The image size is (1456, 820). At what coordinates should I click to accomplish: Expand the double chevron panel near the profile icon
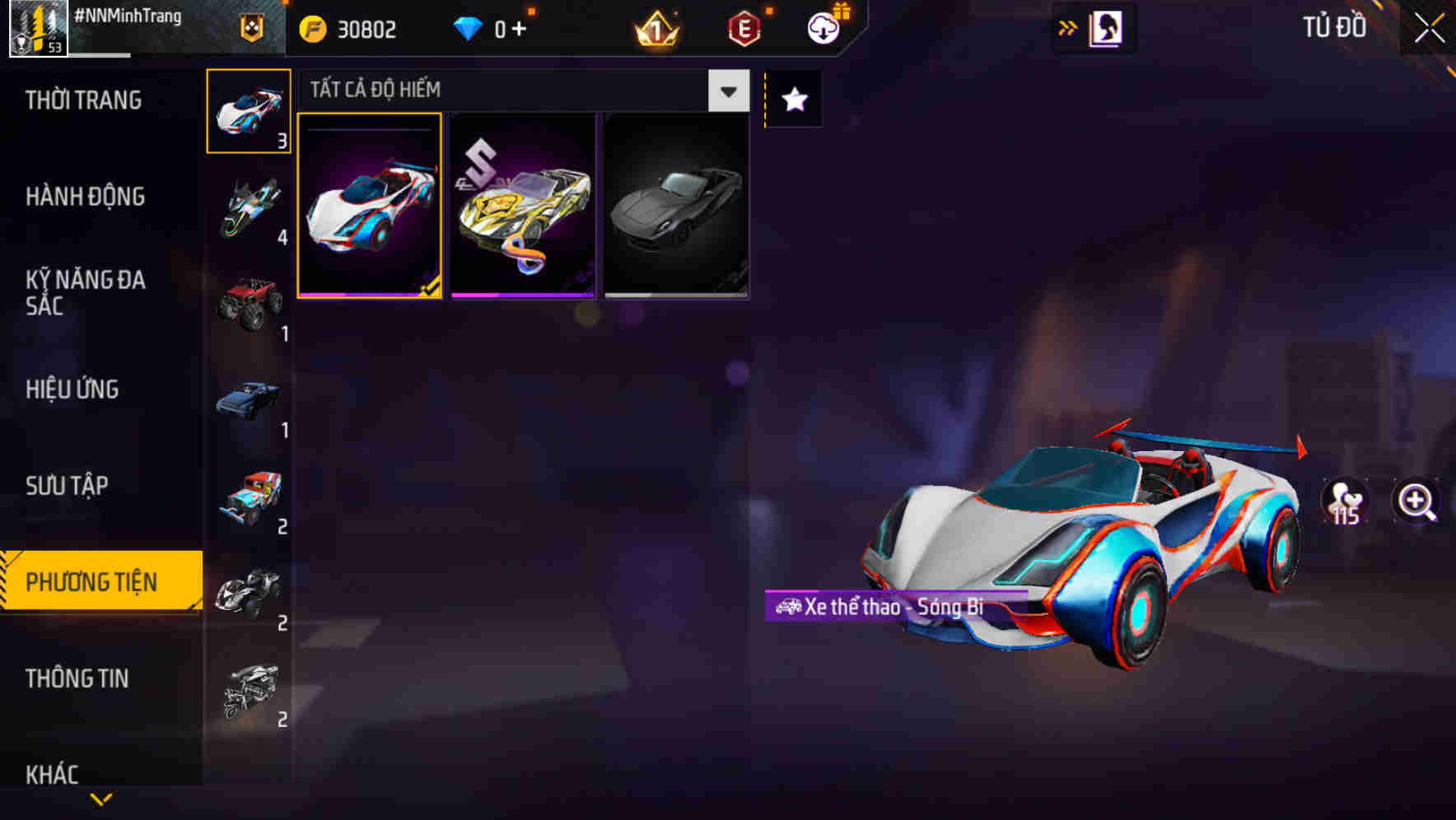coord(1067,27)
